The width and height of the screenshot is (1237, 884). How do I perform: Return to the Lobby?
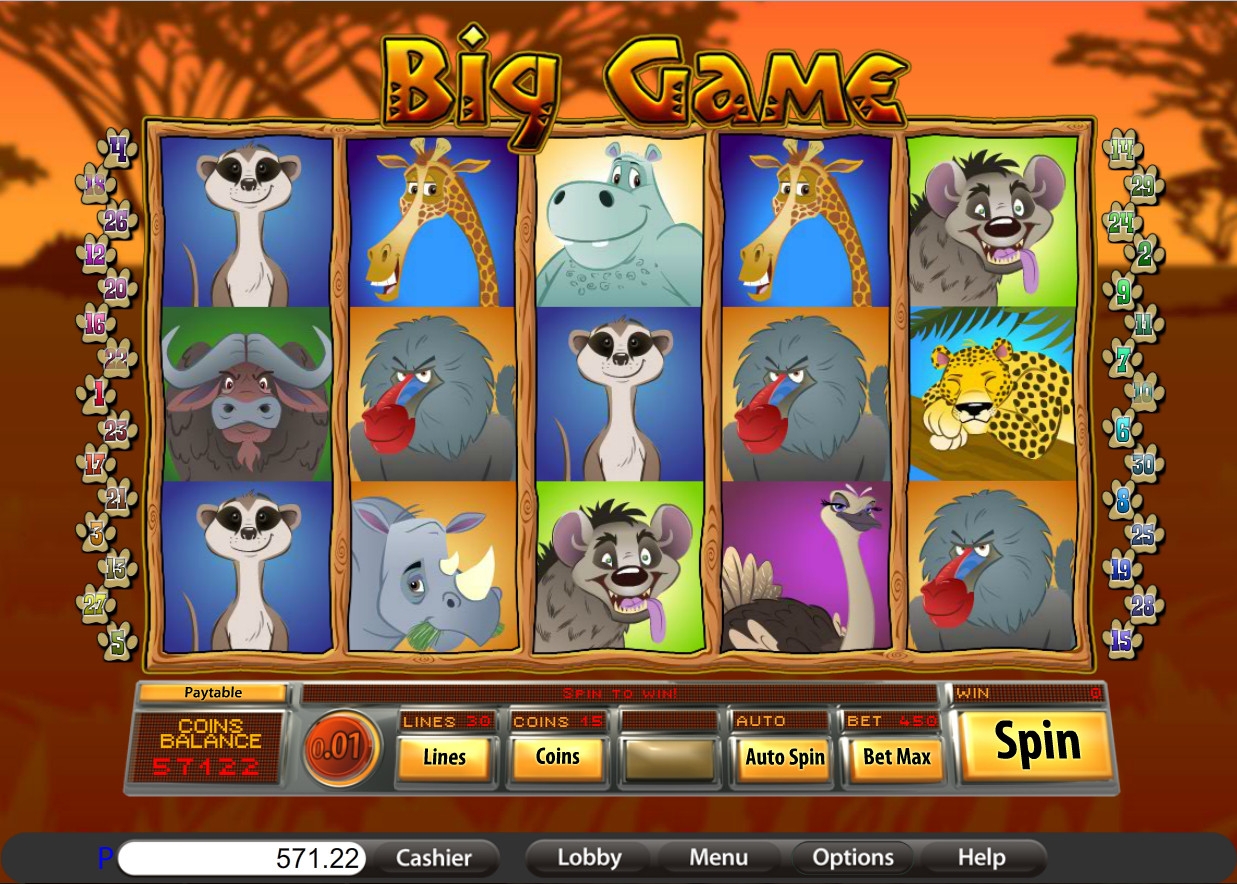point(589,858)
